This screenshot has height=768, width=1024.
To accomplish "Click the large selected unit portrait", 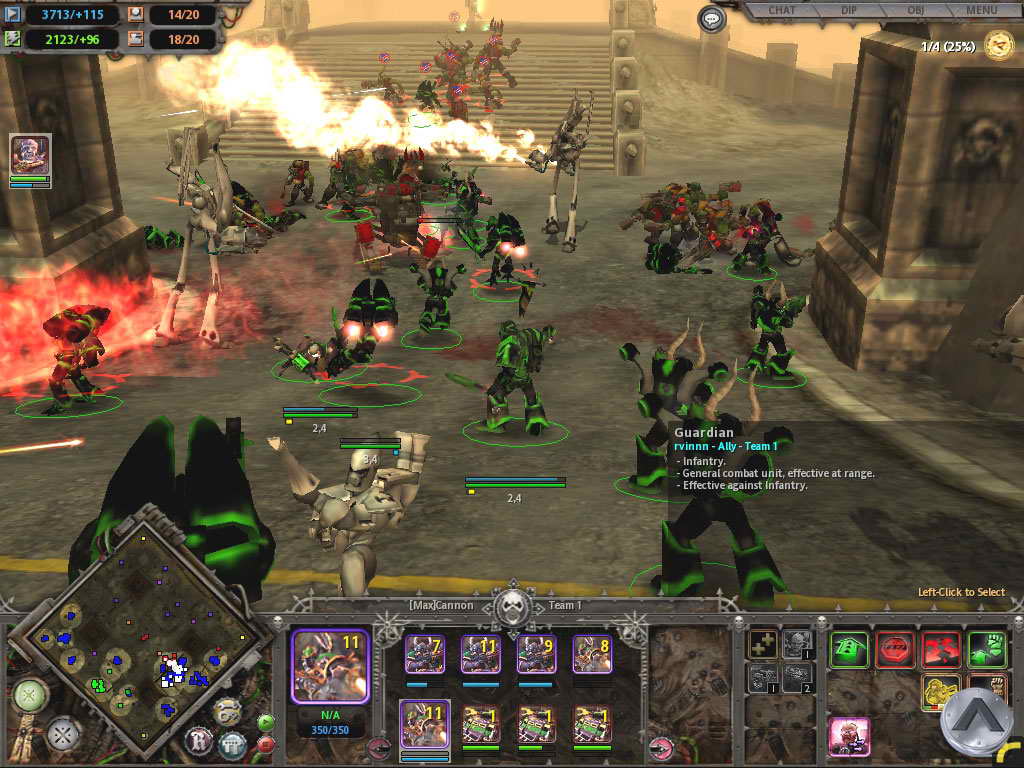I will click(329, 666).
